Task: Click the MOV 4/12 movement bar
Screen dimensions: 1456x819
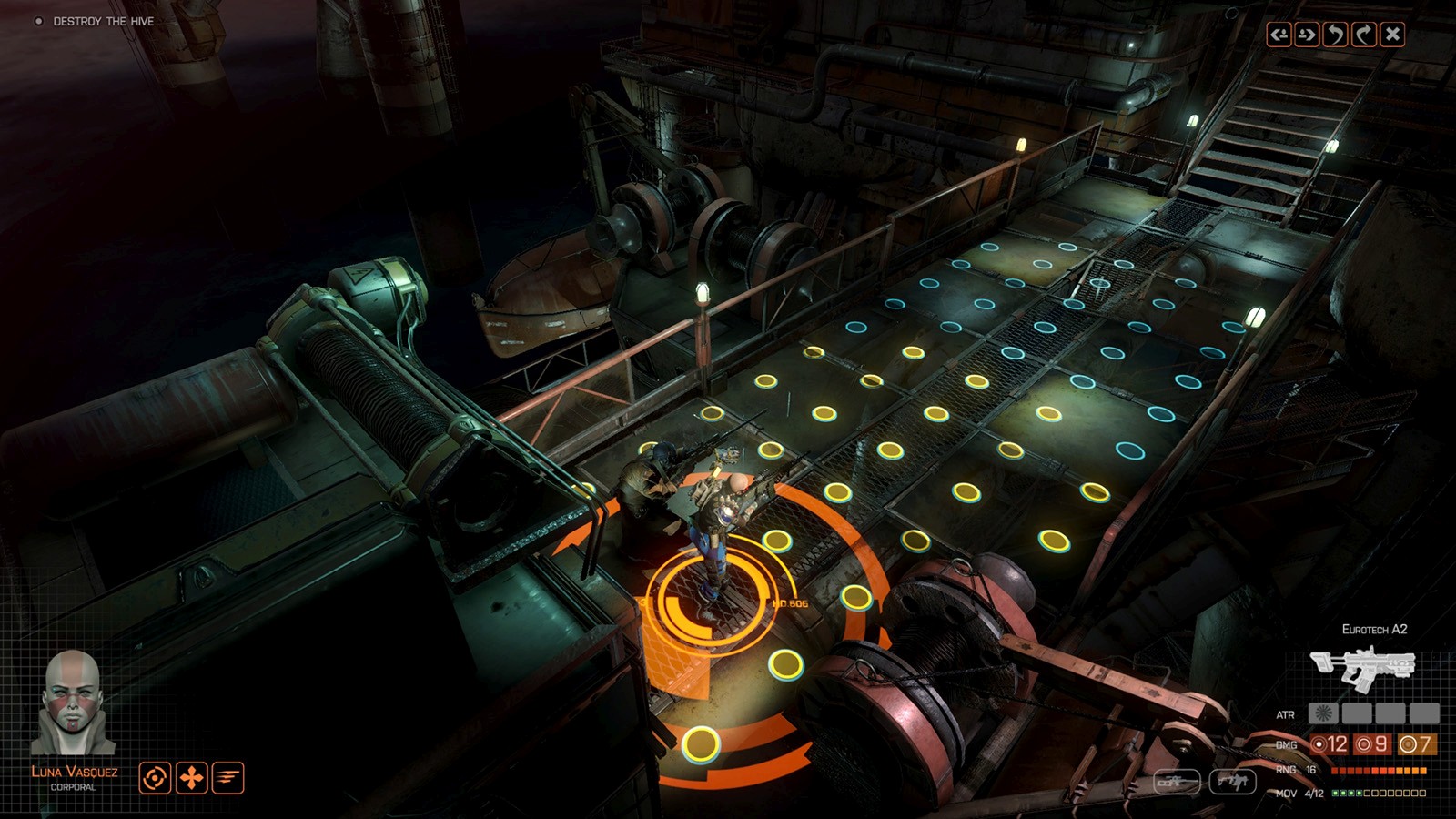Action: click(x=1377, y=793)
